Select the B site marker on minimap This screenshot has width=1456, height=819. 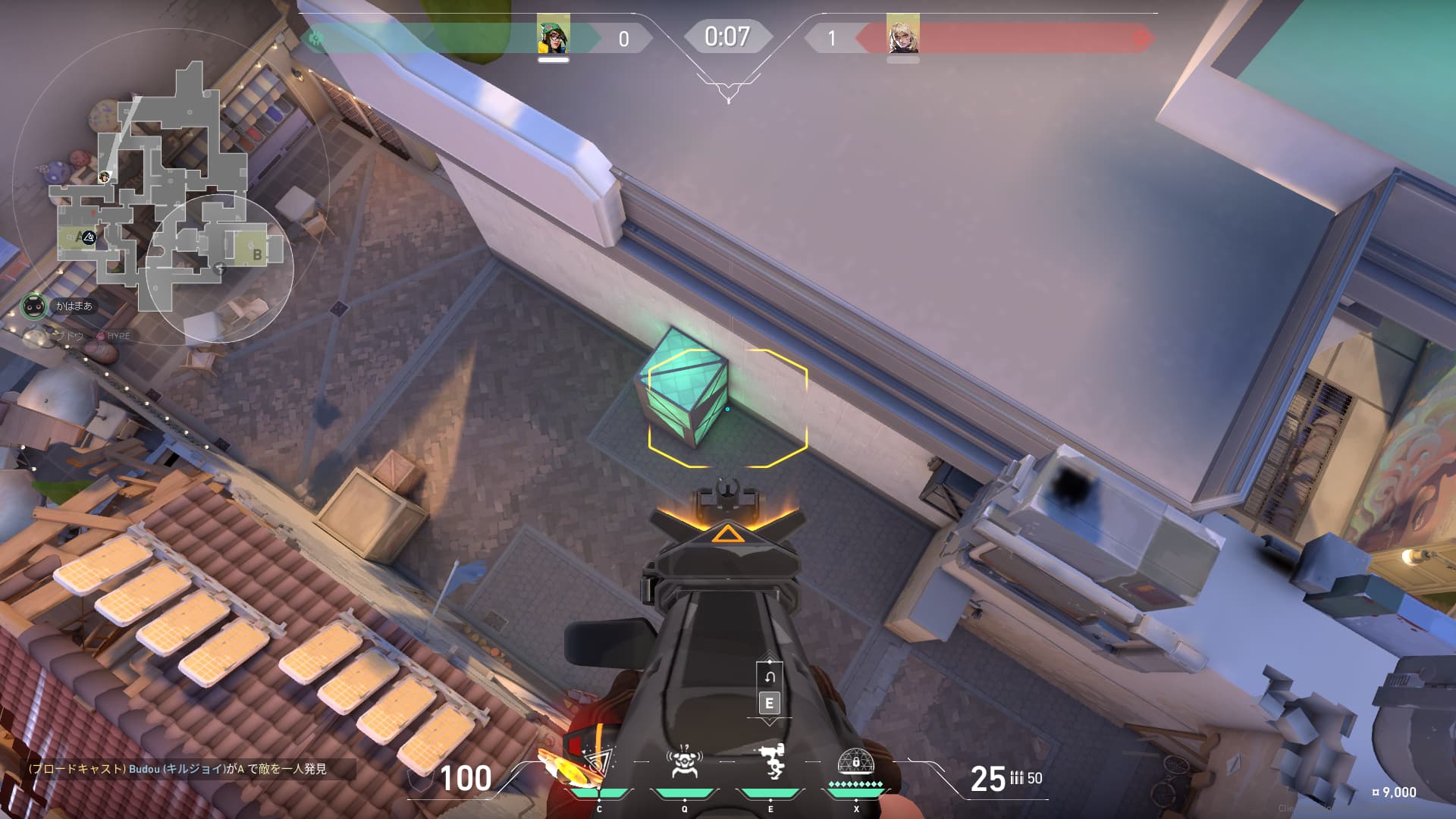[257, 255]
